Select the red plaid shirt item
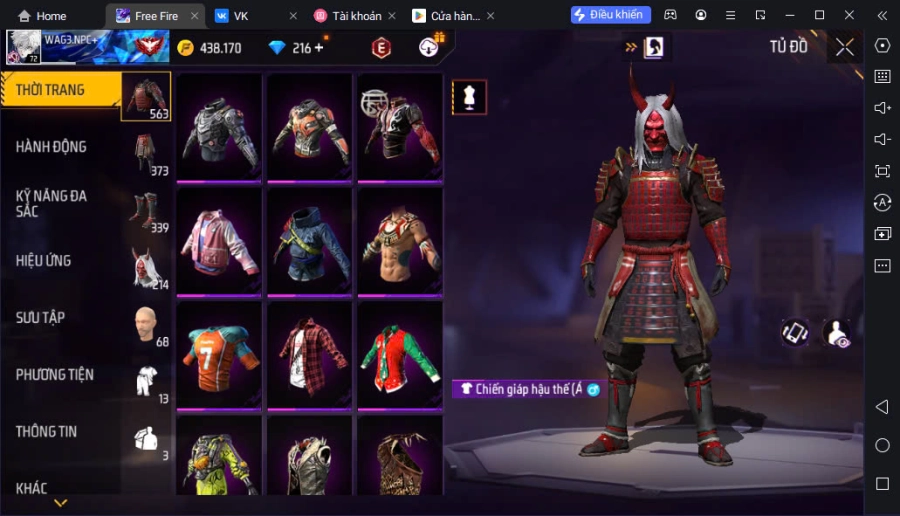The height and width of the screenshot is (516, 900). (309, 355)
